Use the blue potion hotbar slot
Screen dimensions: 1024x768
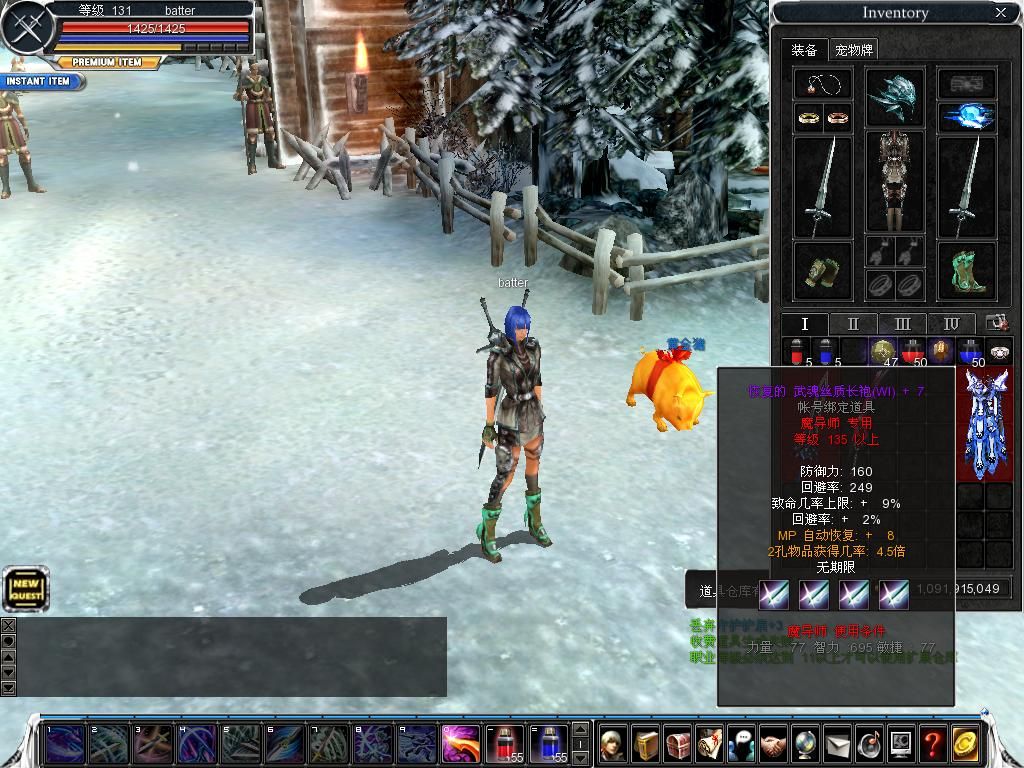(x=548, y=744)
